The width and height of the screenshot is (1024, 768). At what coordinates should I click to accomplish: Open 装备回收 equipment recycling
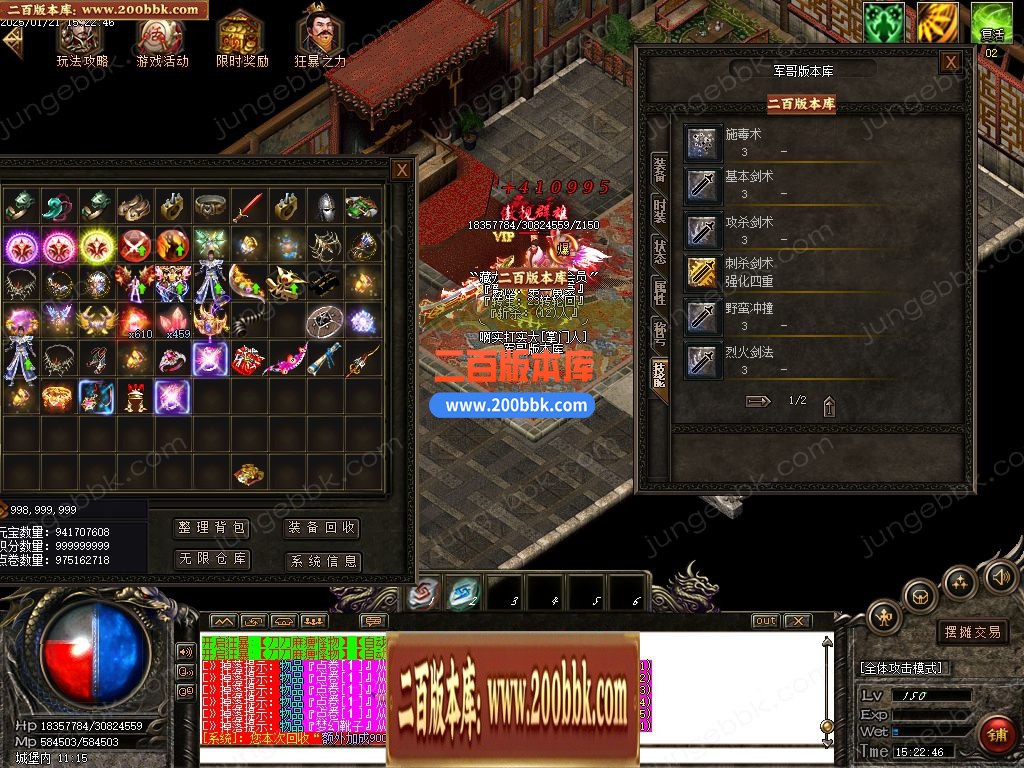click(x=321, y=528)
